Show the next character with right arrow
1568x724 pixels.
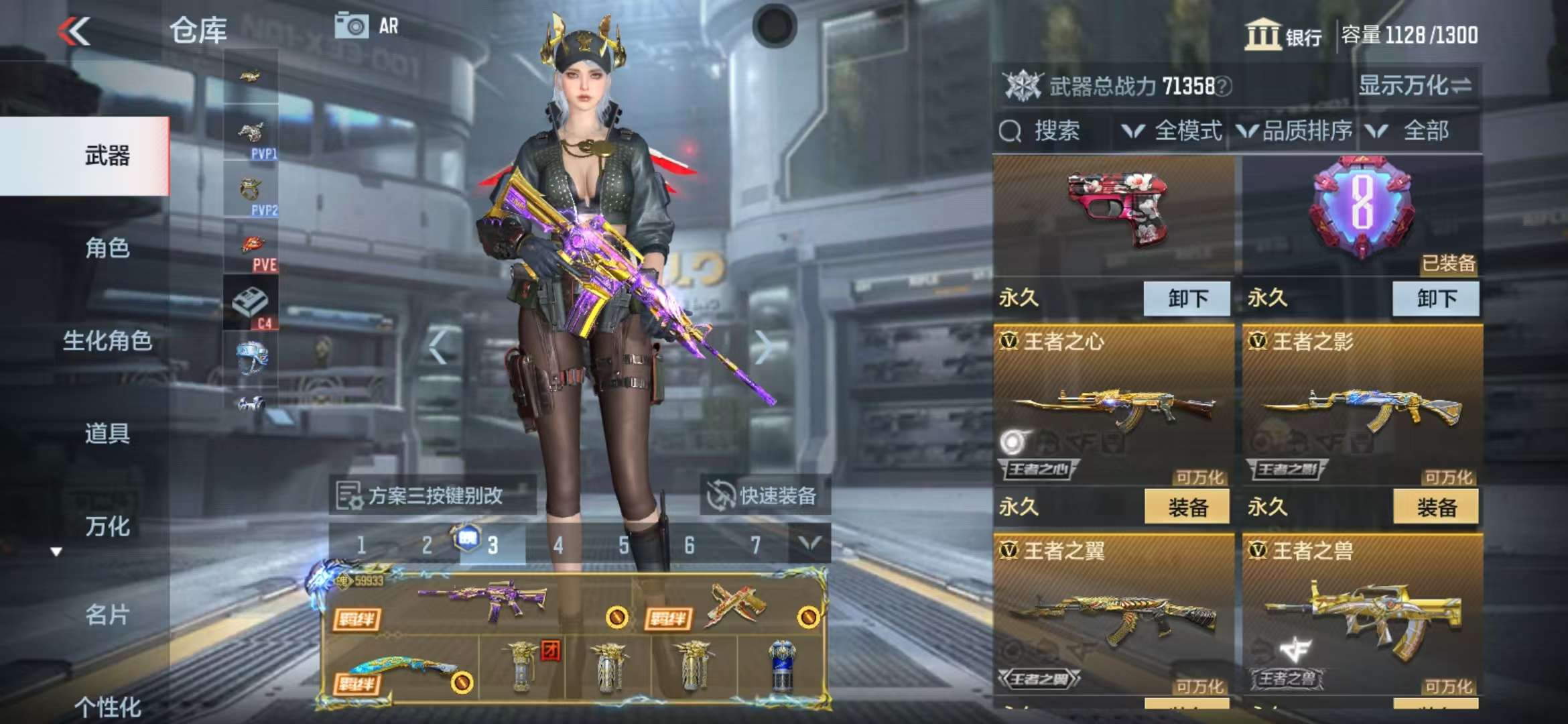click(763, 347)
